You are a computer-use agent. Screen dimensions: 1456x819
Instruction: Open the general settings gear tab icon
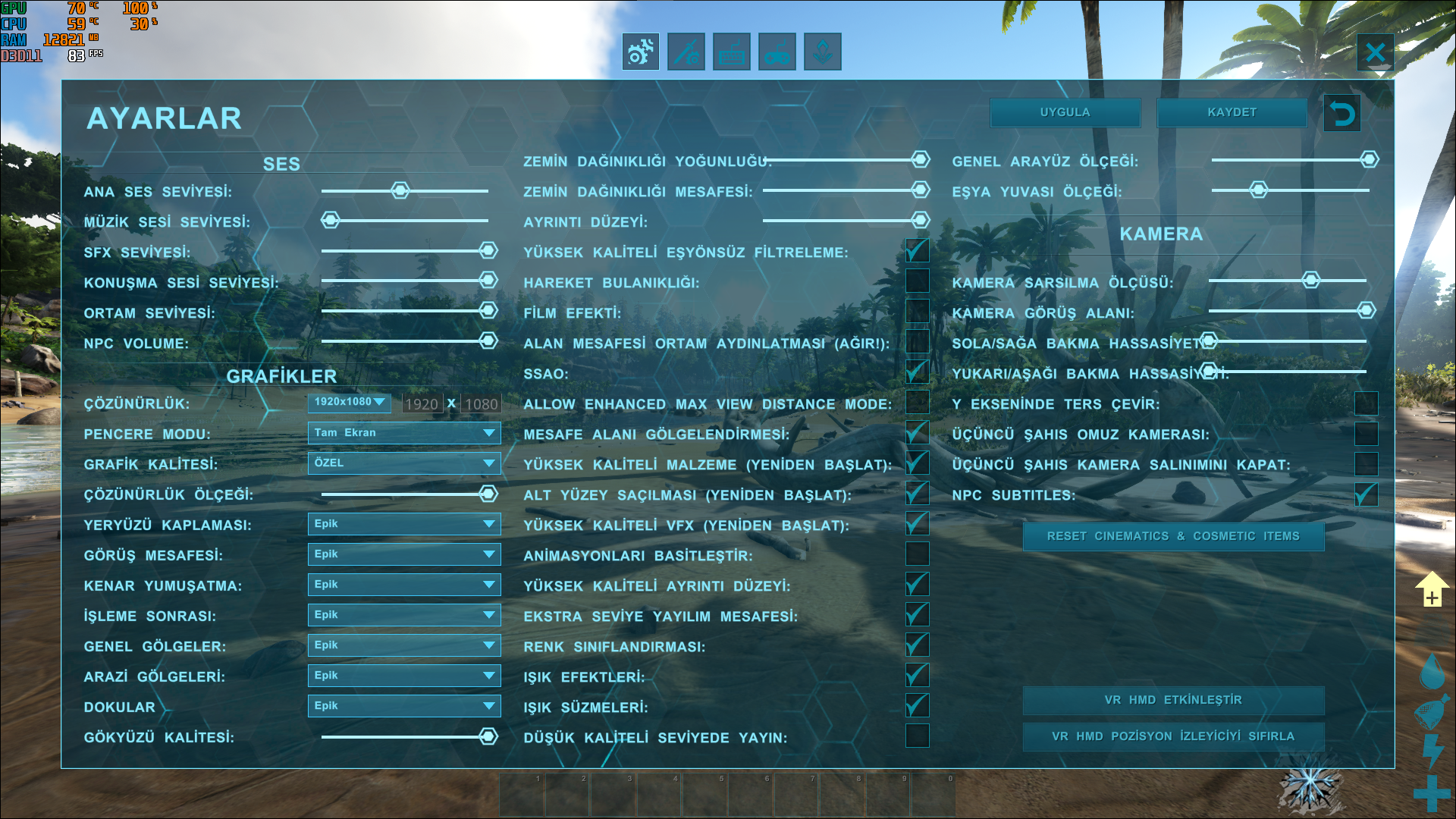(639, 51)
